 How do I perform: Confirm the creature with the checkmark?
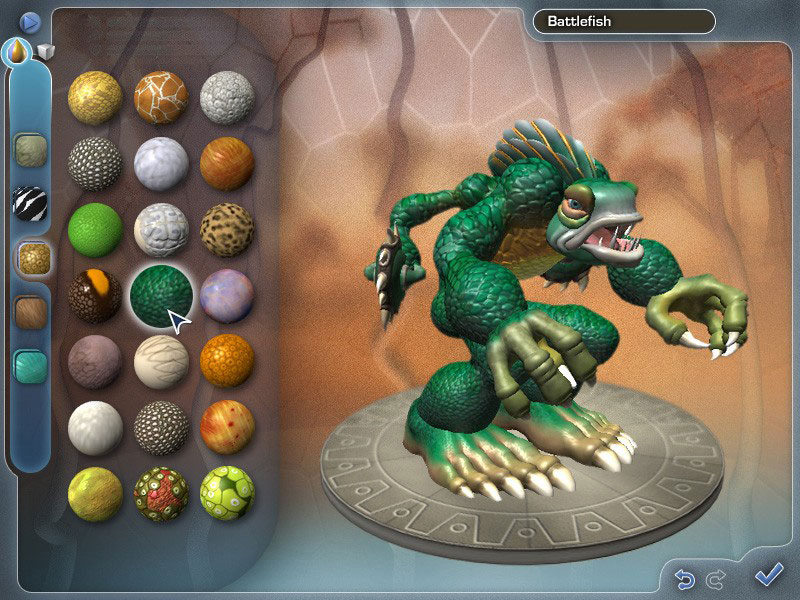768,575
